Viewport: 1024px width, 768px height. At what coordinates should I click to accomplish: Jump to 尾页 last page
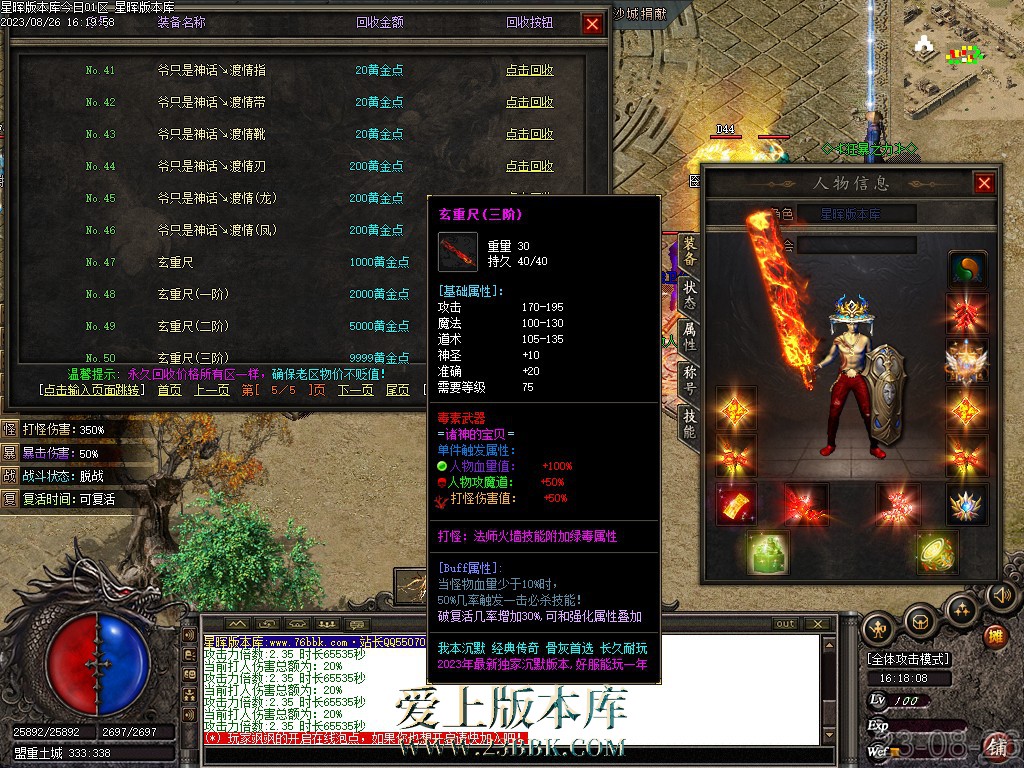397,390
